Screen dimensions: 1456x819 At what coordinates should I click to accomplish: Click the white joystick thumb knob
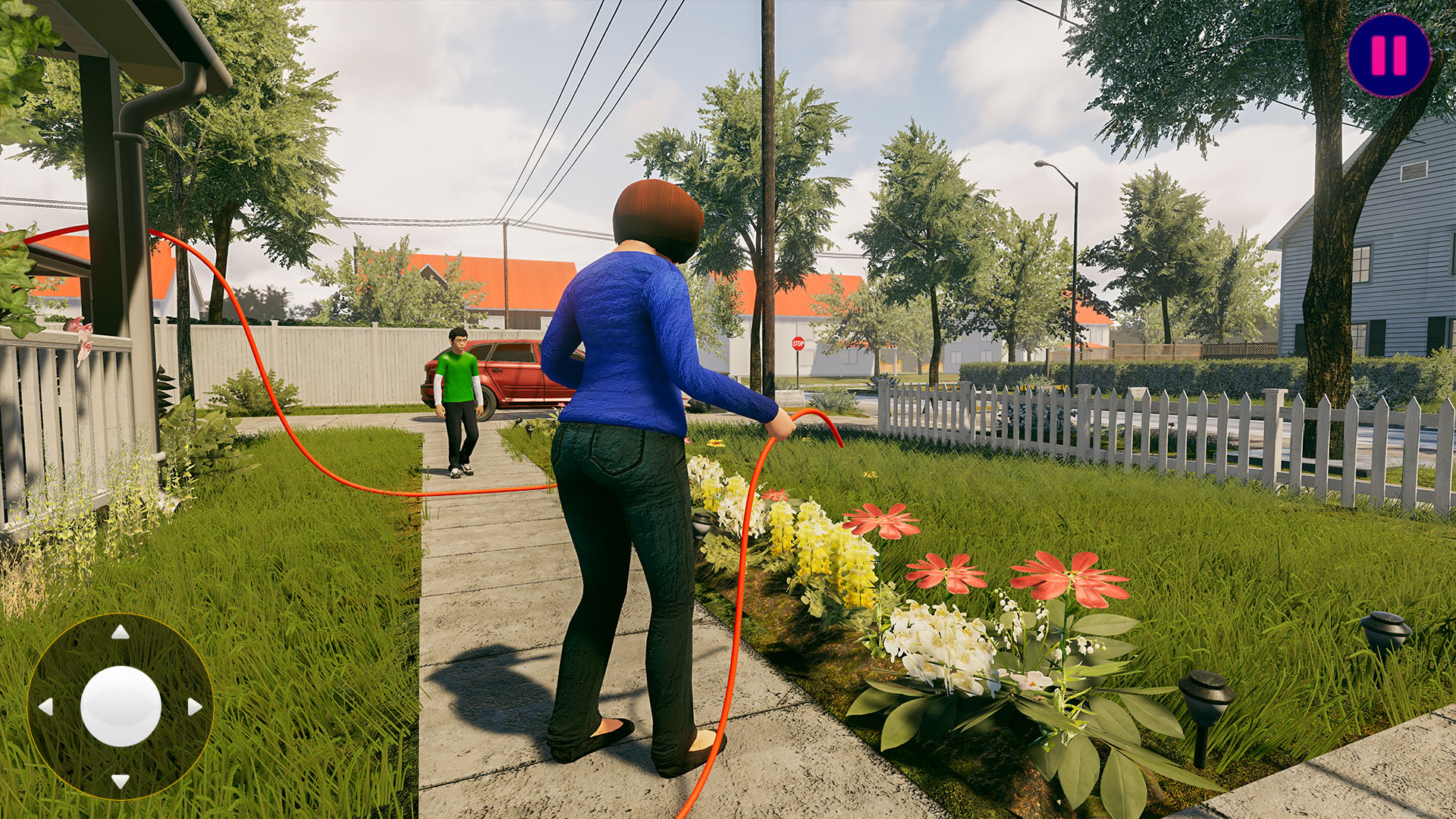(121, 706)
